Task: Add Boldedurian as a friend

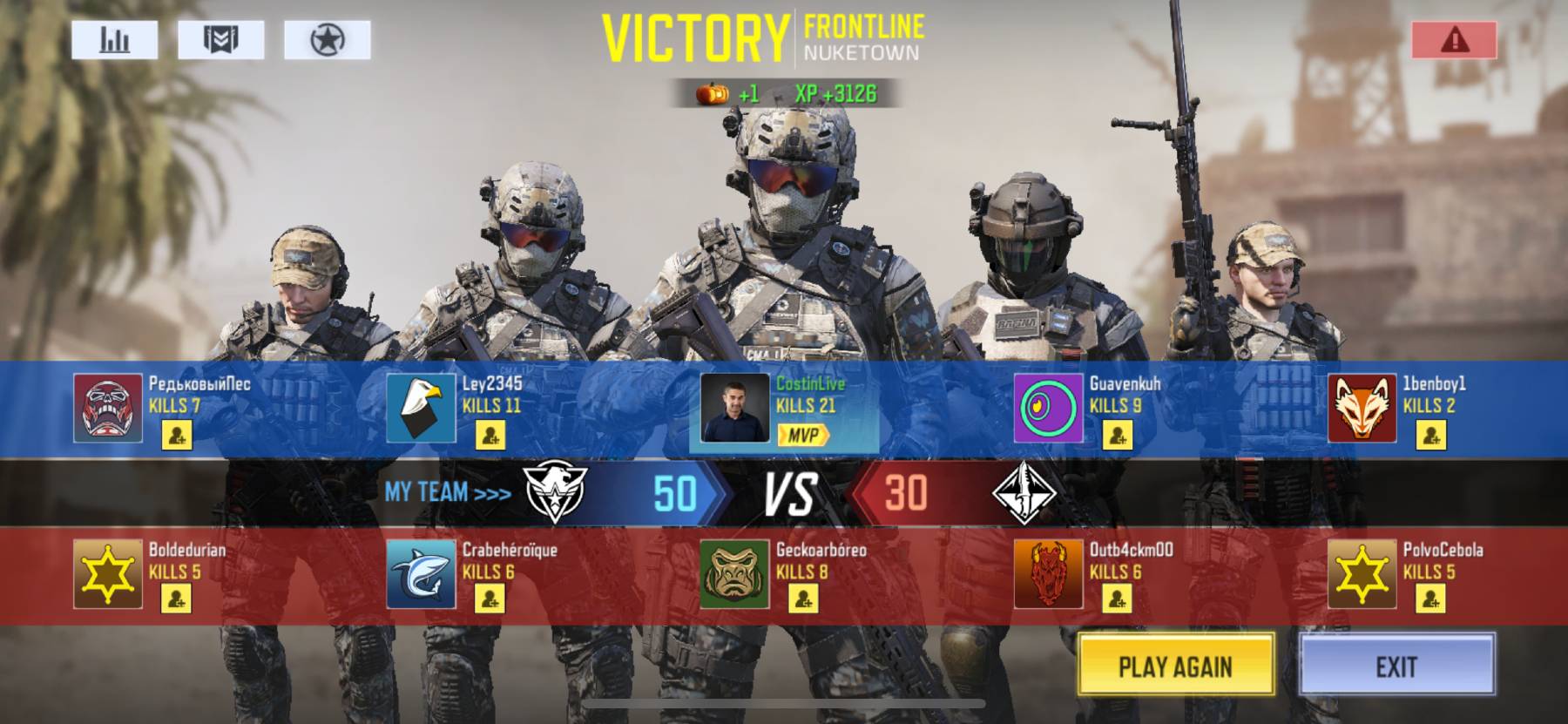Action: click(x=177, y=599)
